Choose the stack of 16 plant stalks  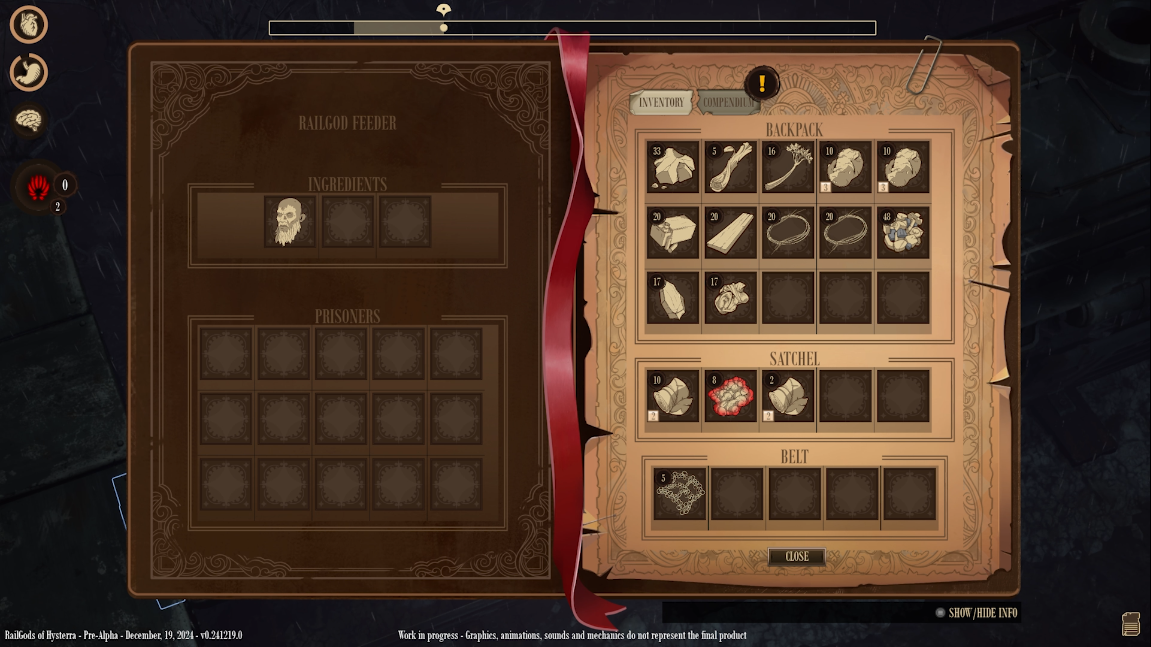[x=788, y=166]
